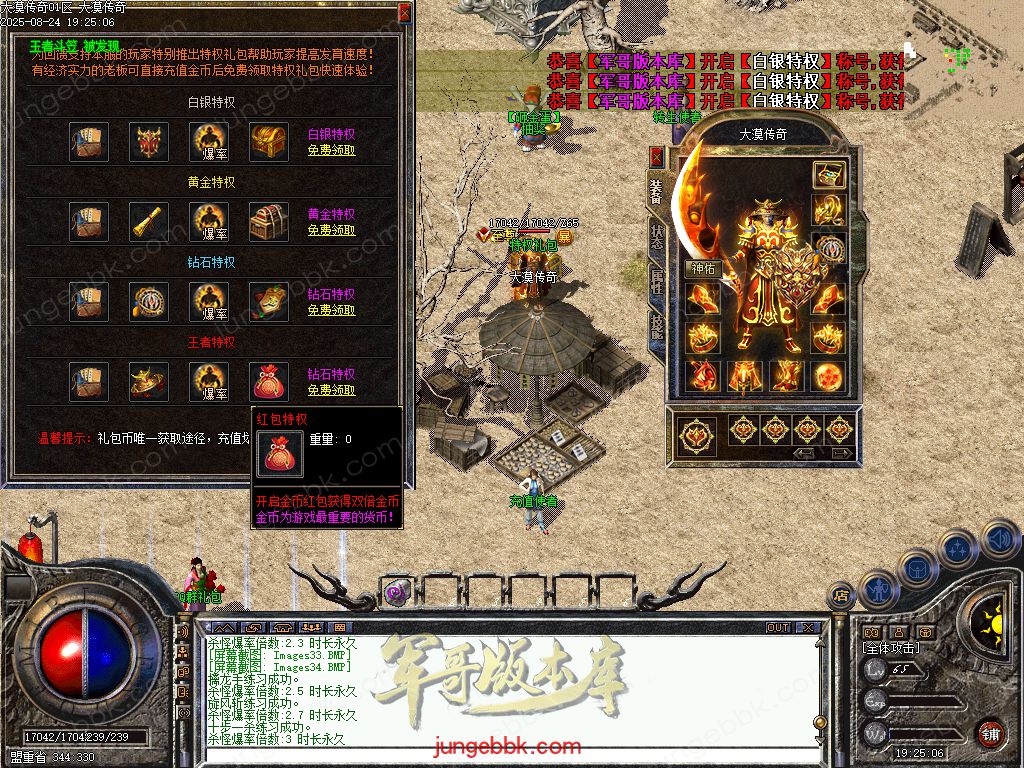Select the treasure chest equipment slot
1024x768 pixels.
click(827, 175)
